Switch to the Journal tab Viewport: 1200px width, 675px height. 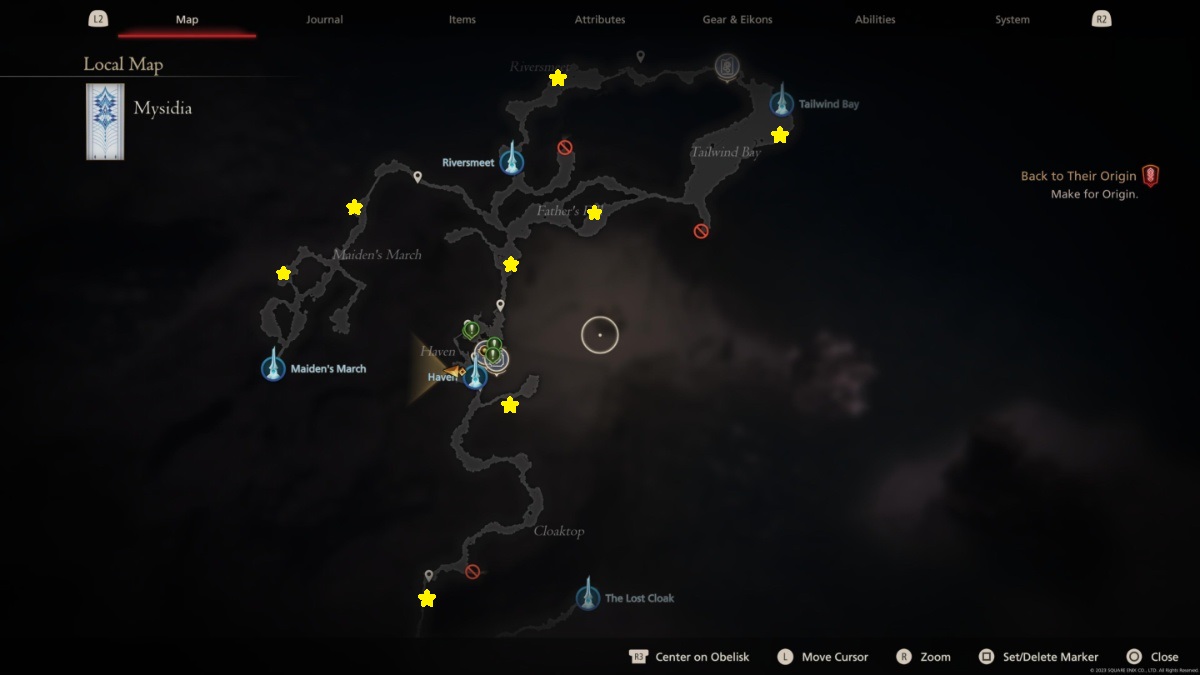(x=324, y=19)
